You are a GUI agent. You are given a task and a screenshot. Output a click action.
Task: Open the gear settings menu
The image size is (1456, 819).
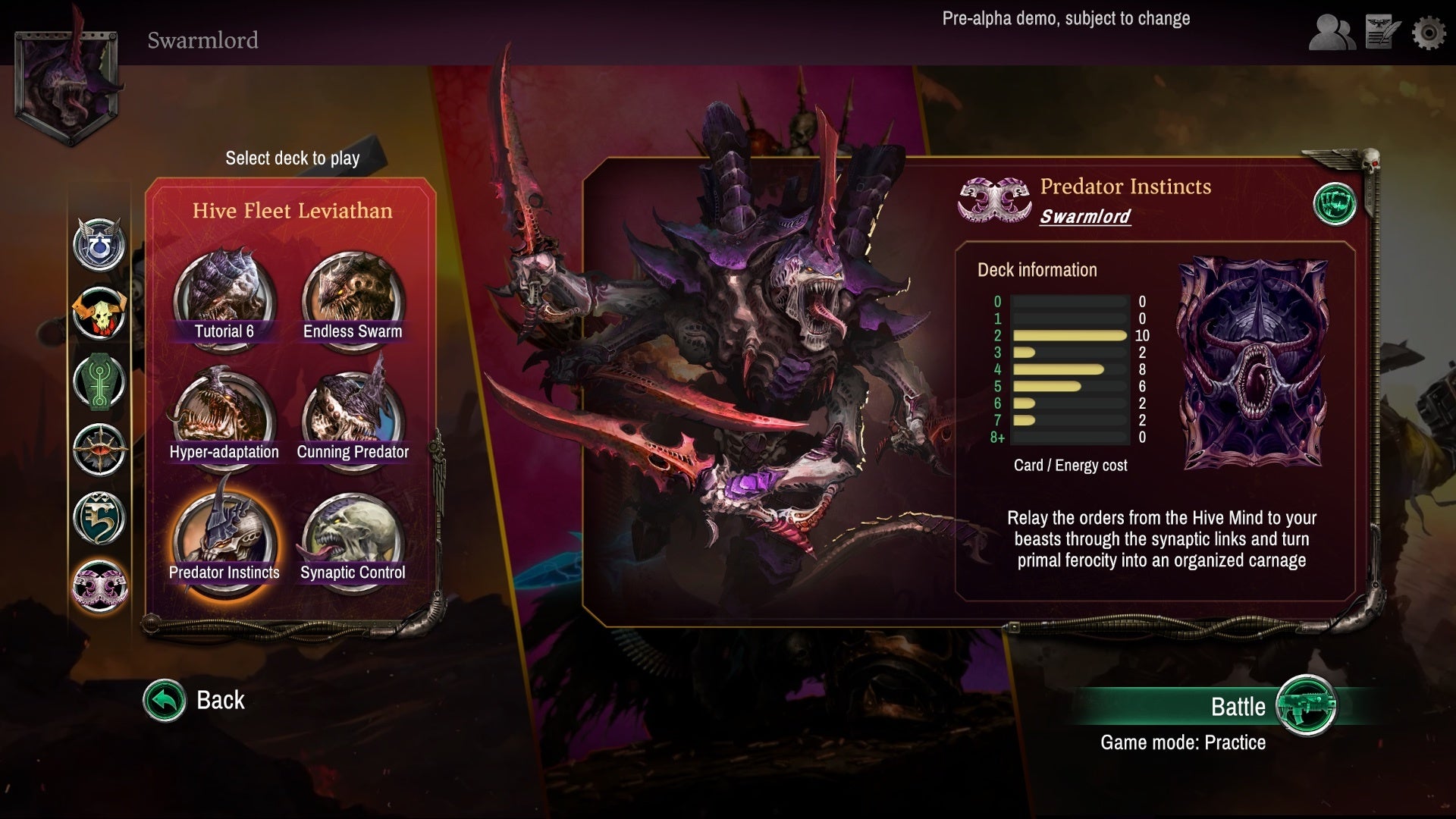point(1429,33)
